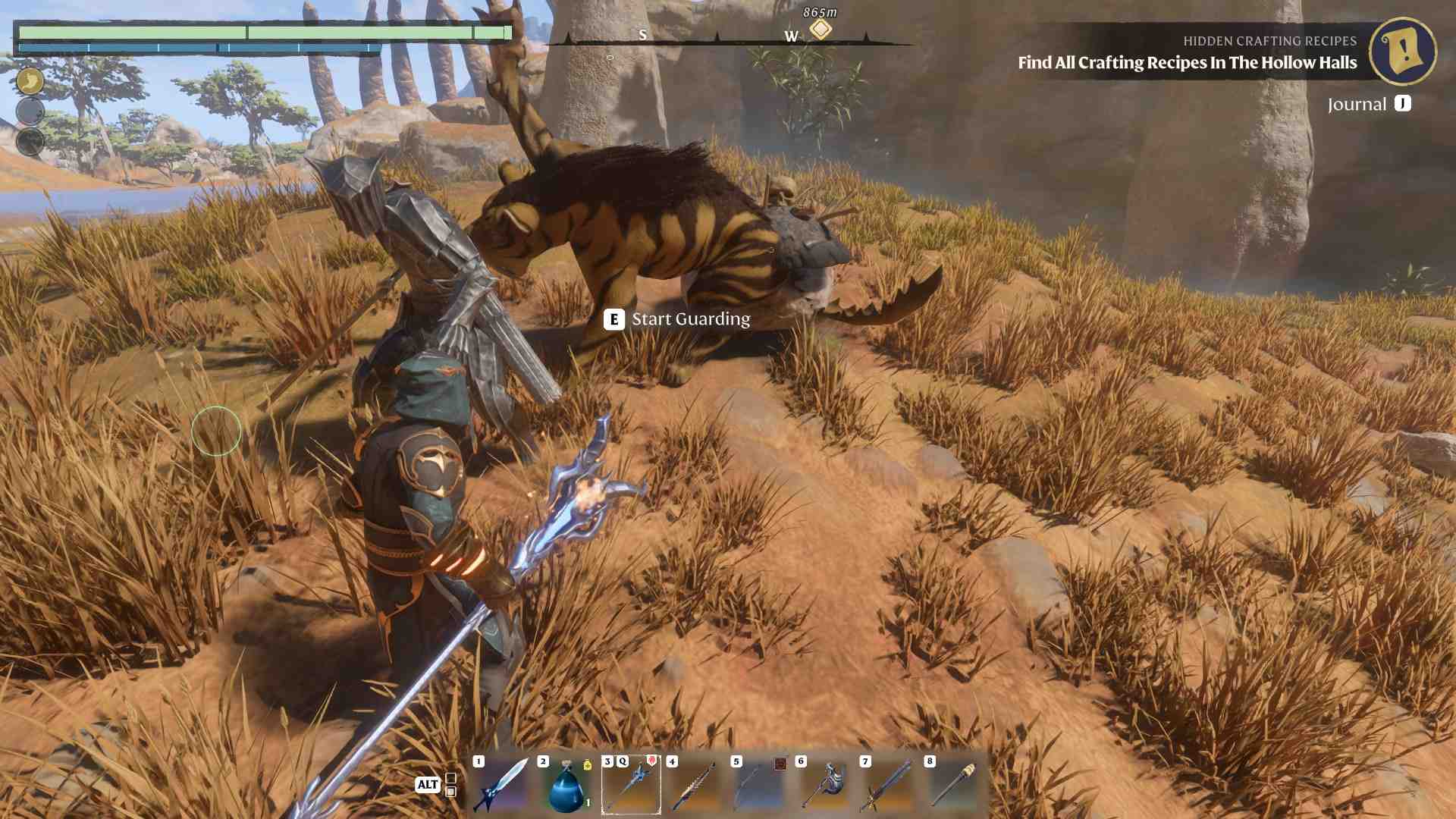Click the 865m waypoint marker on compass
The width and height of the screenshot is (1456, 819).
821,27
